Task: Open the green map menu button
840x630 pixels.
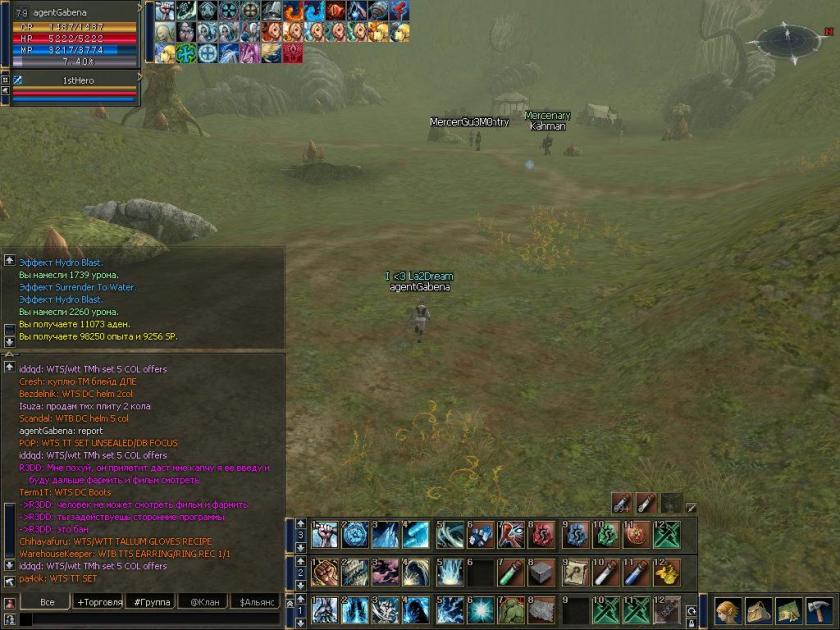Action: pyautogui.click(x=789, y=611)
